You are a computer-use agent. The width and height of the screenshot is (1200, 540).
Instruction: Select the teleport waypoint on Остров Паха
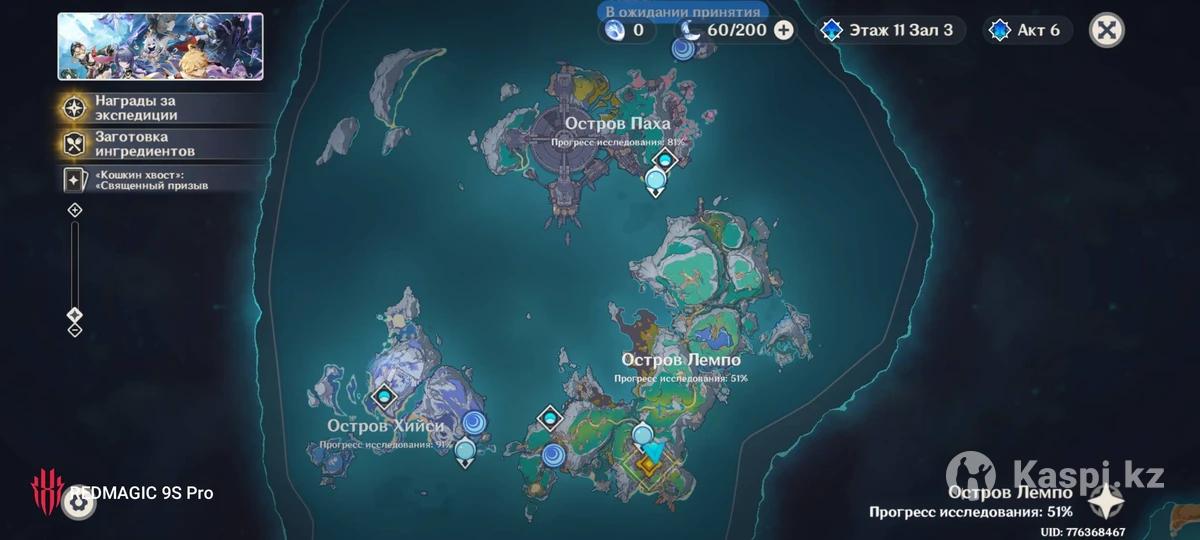point(656,180)
